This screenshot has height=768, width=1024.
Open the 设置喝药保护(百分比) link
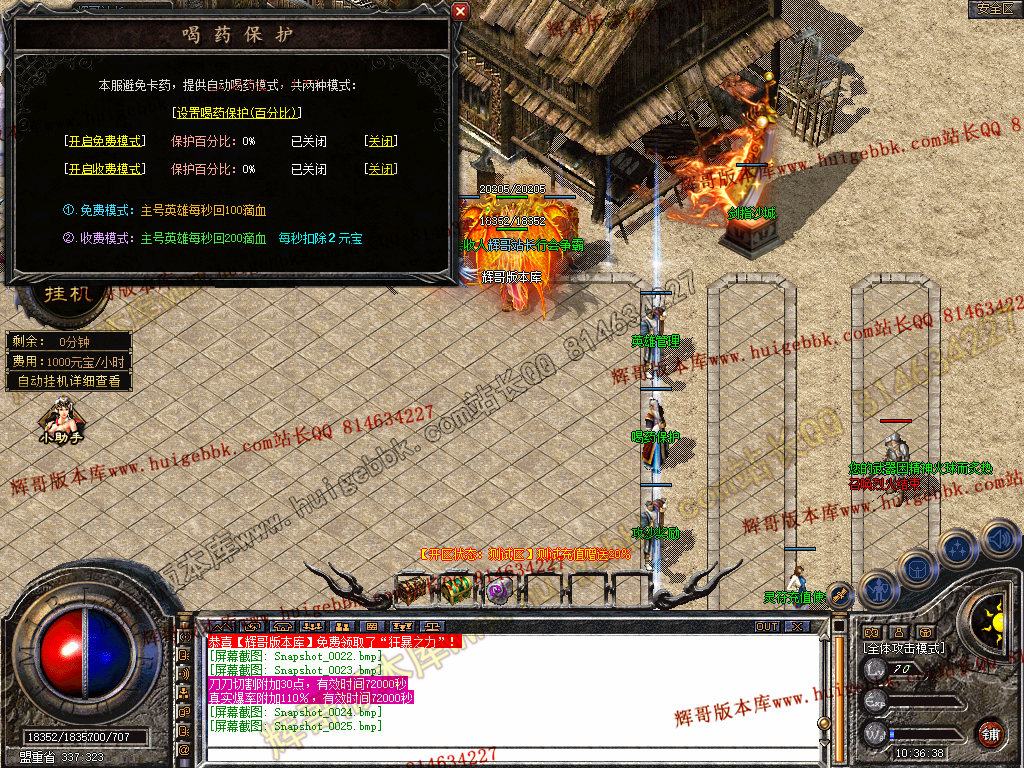[x=237, y=113]
